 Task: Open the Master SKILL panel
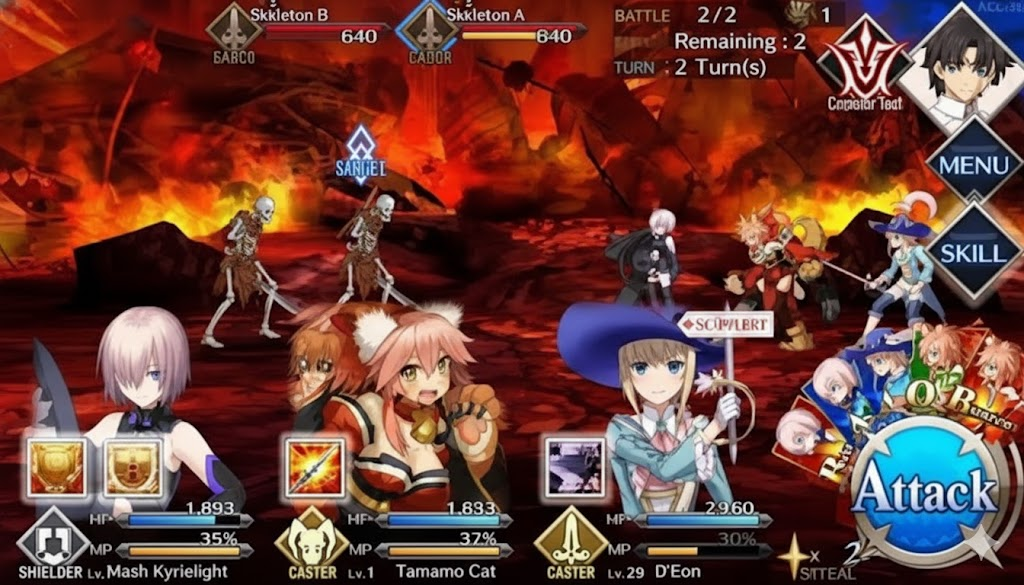(x=973, y=250)
